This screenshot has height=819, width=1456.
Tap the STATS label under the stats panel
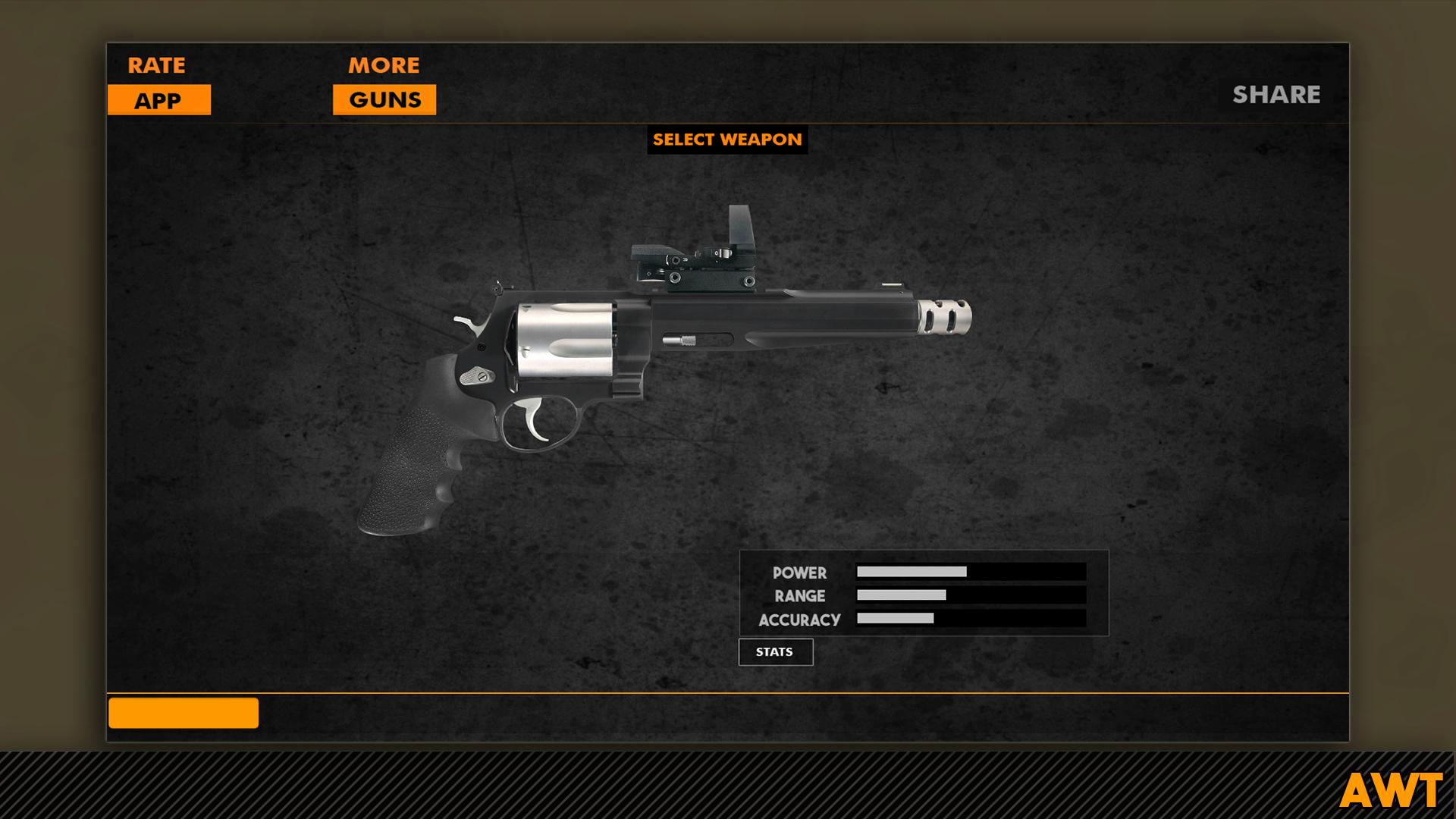point(775,651)
